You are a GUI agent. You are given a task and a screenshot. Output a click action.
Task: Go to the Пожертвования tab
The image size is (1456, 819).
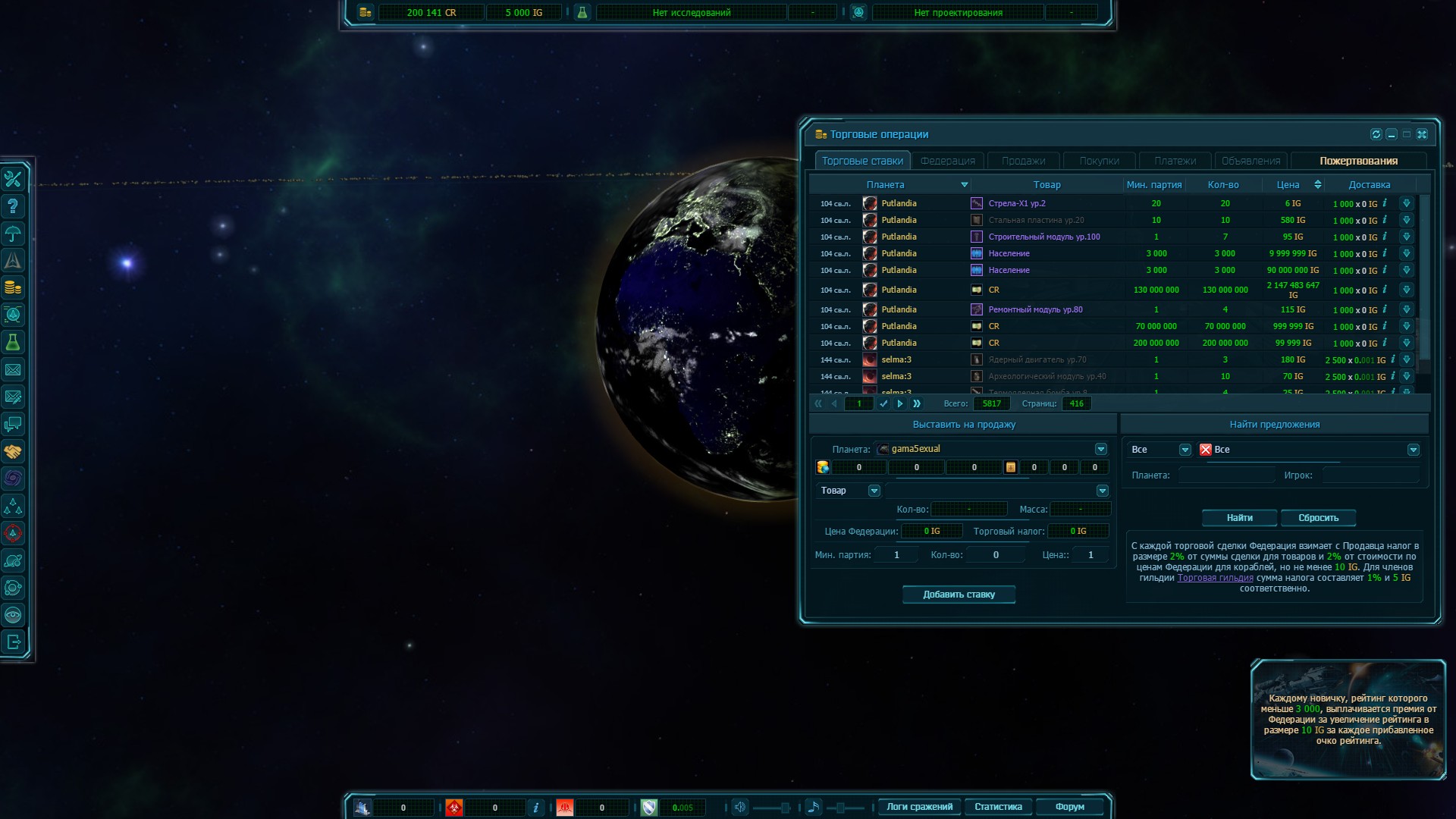pyautogui.click(x=1358, y=161)
